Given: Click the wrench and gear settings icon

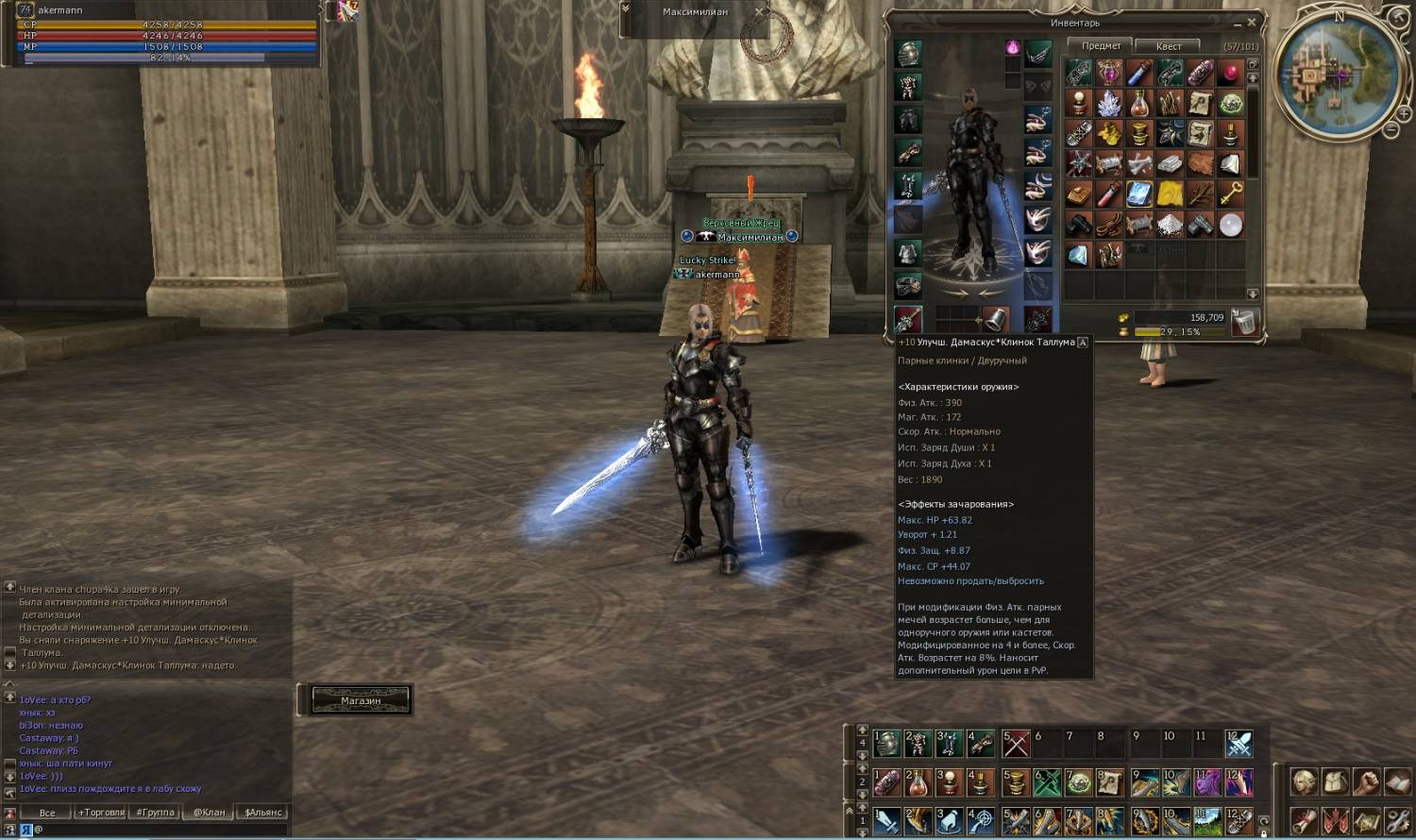Looking at the screenshot, I should tap(1397, 819).
